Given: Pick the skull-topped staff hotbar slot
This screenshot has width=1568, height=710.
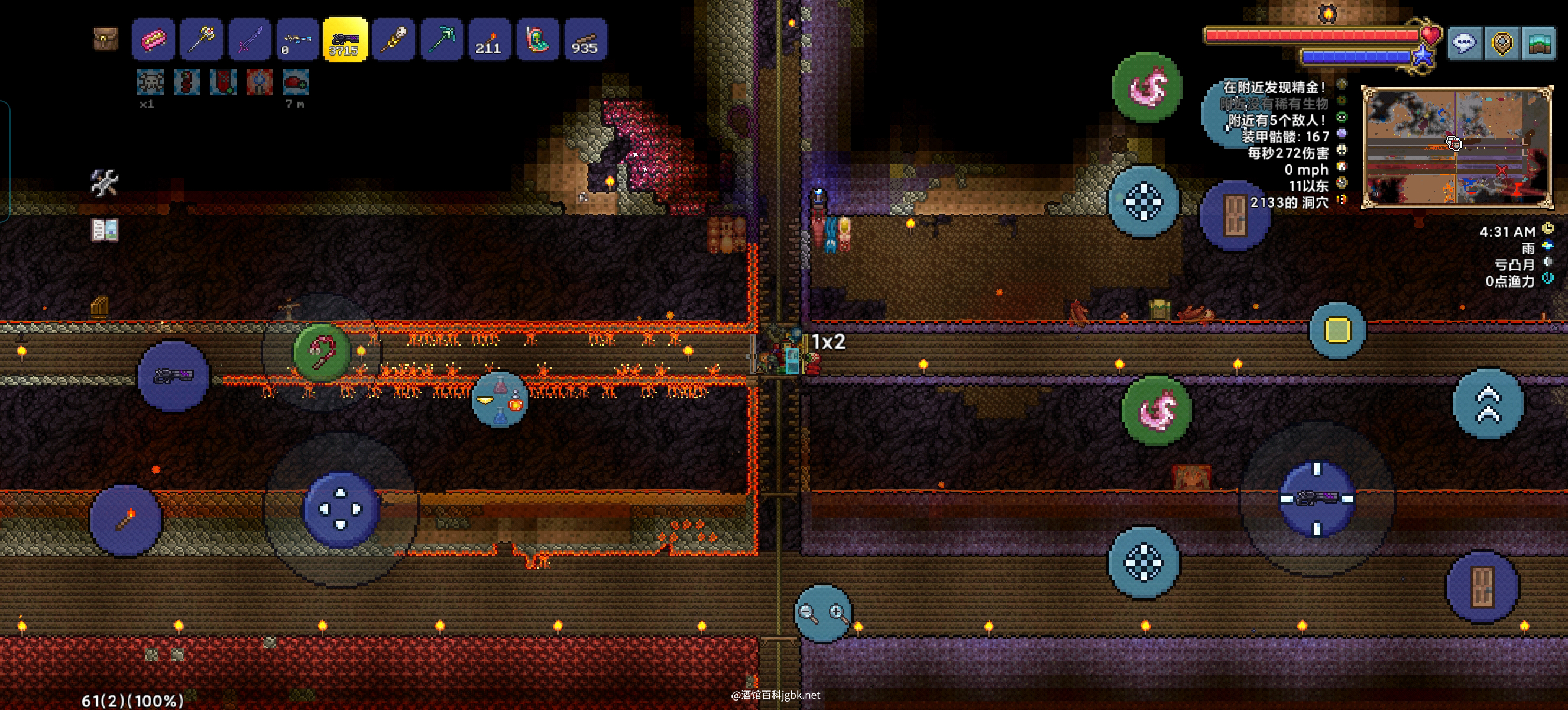Looking at the screenshot, I should 393,40.
